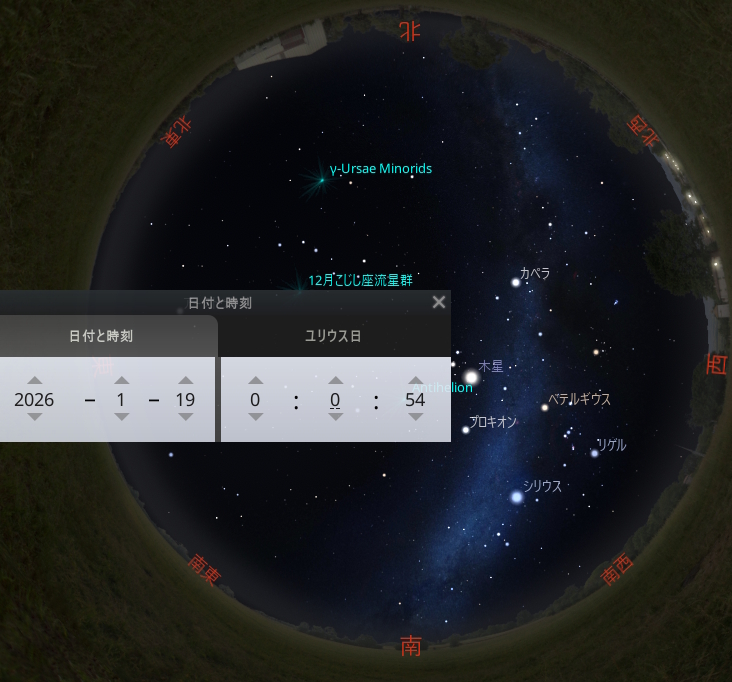Decrease the hour value
The height and width of the screenshot is (682, 732).
[255, 417]
